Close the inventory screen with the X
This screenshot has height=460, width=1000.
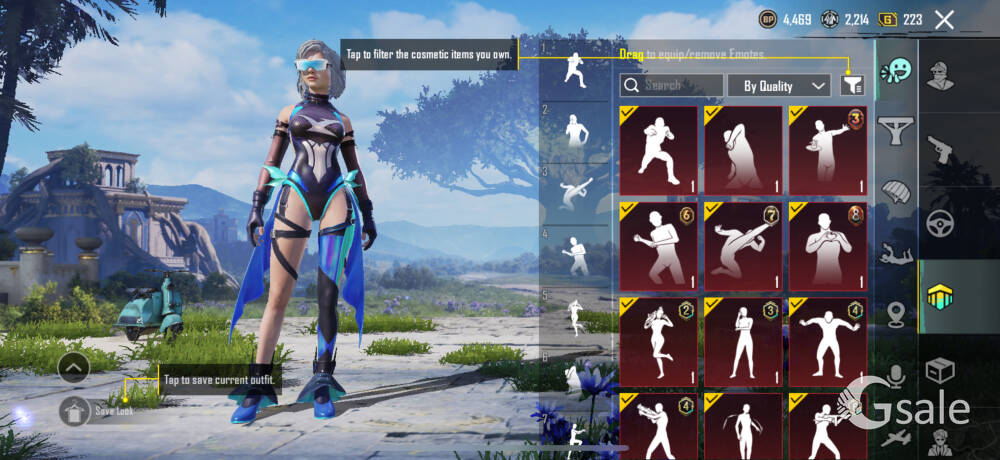click(x=944, y=19)
